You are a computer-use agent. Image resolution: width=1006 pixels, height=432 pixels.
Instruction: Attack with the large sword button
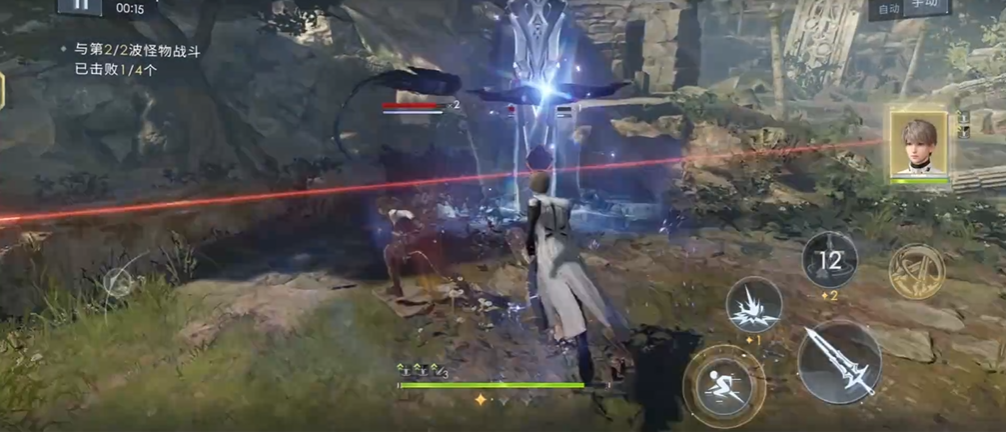click(839, 362)
